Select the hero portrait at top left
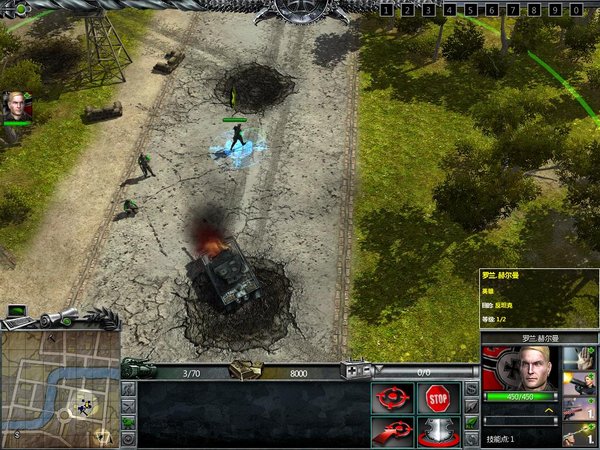The image size is (600, 450). 16,106
